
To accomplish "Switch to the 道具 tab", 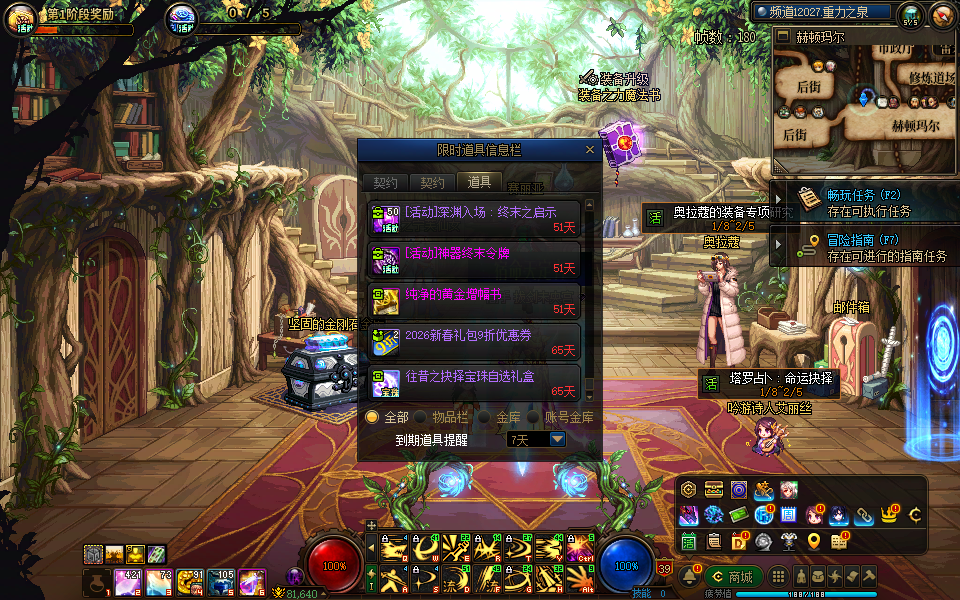I will click(x=479, y=182).
